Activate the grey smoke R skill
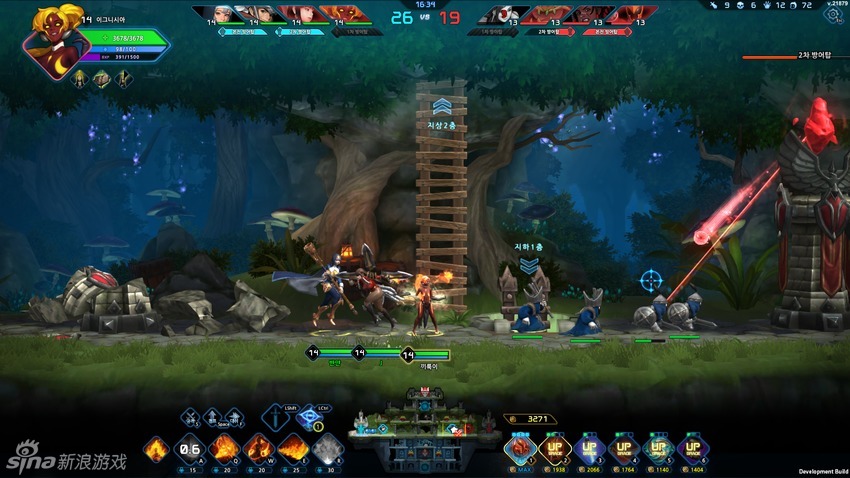 click(328, 449)
